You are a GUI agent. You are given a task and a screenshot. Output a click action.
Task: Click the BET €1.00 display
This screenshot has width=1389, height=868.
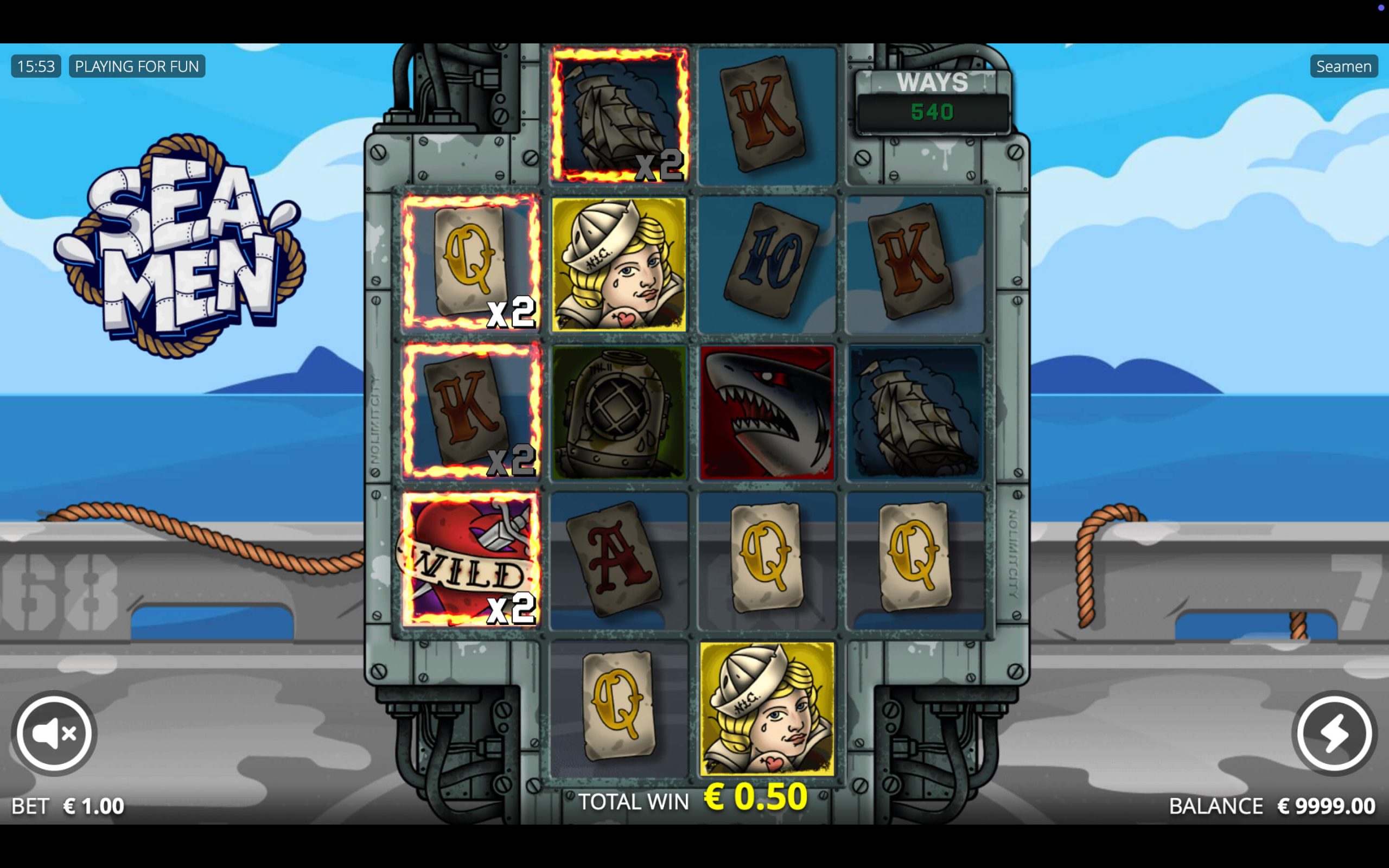68,806
